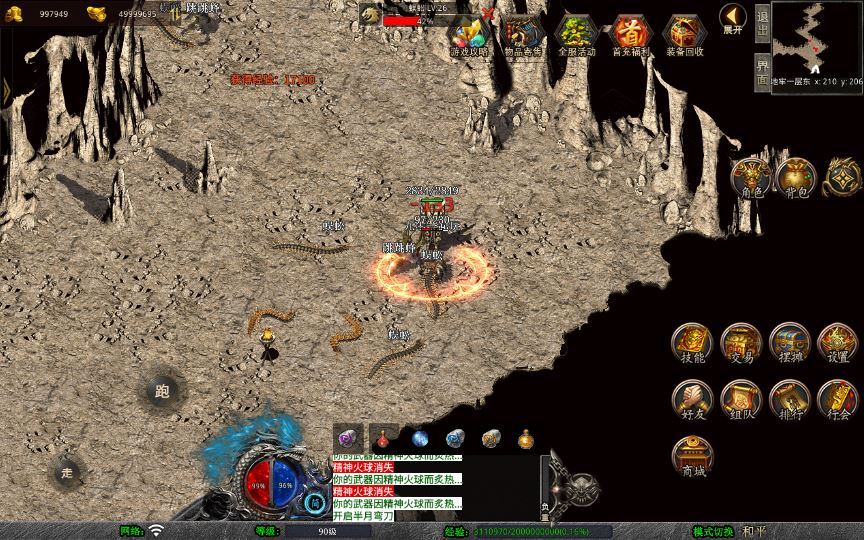
Task: Open the 游戏攻略 game guide icon
Action: pos(470,36)
